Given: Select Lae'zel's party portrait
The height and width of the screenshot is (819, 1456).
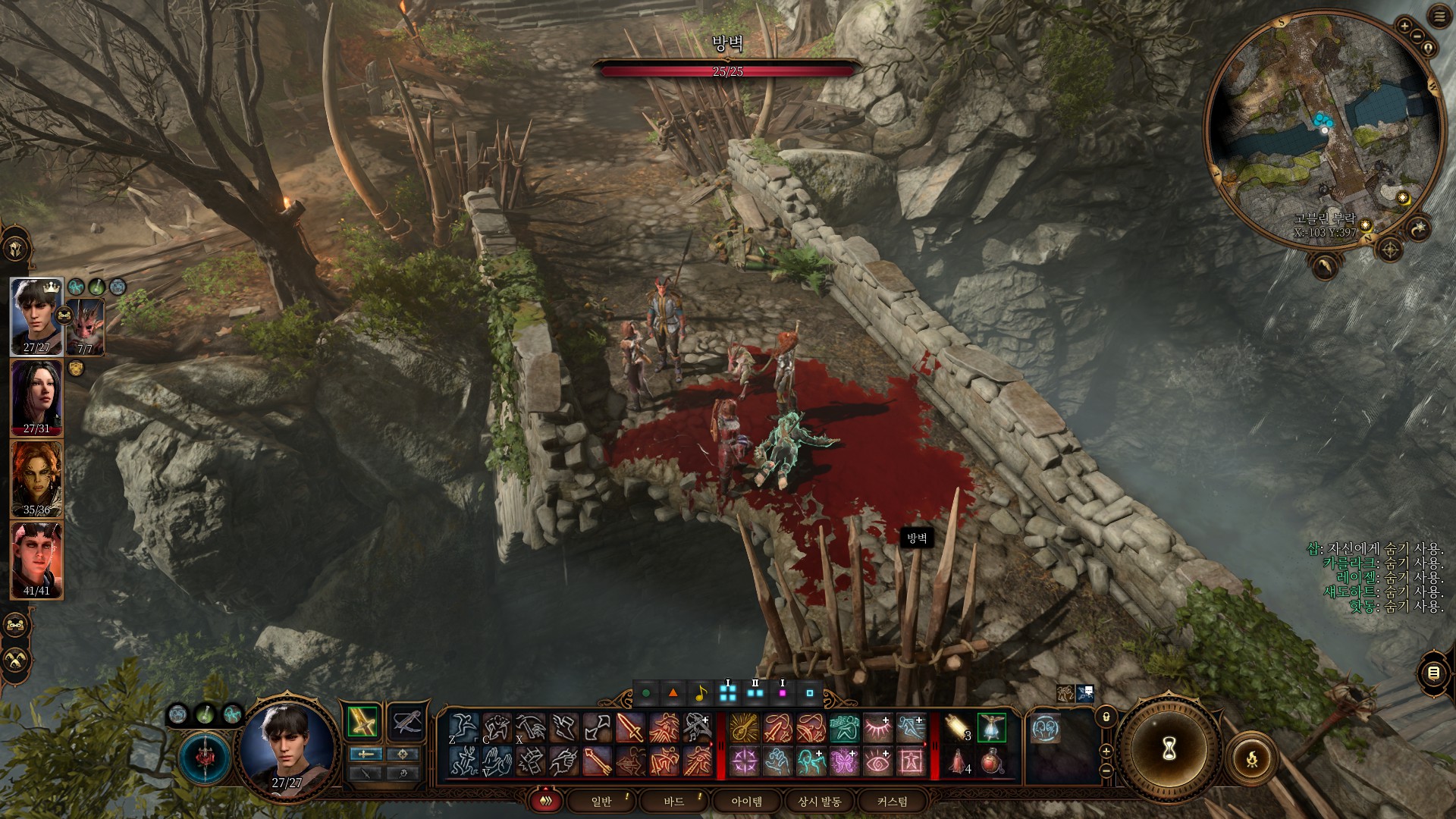Looking at the screenshot, I should point(36,479).
